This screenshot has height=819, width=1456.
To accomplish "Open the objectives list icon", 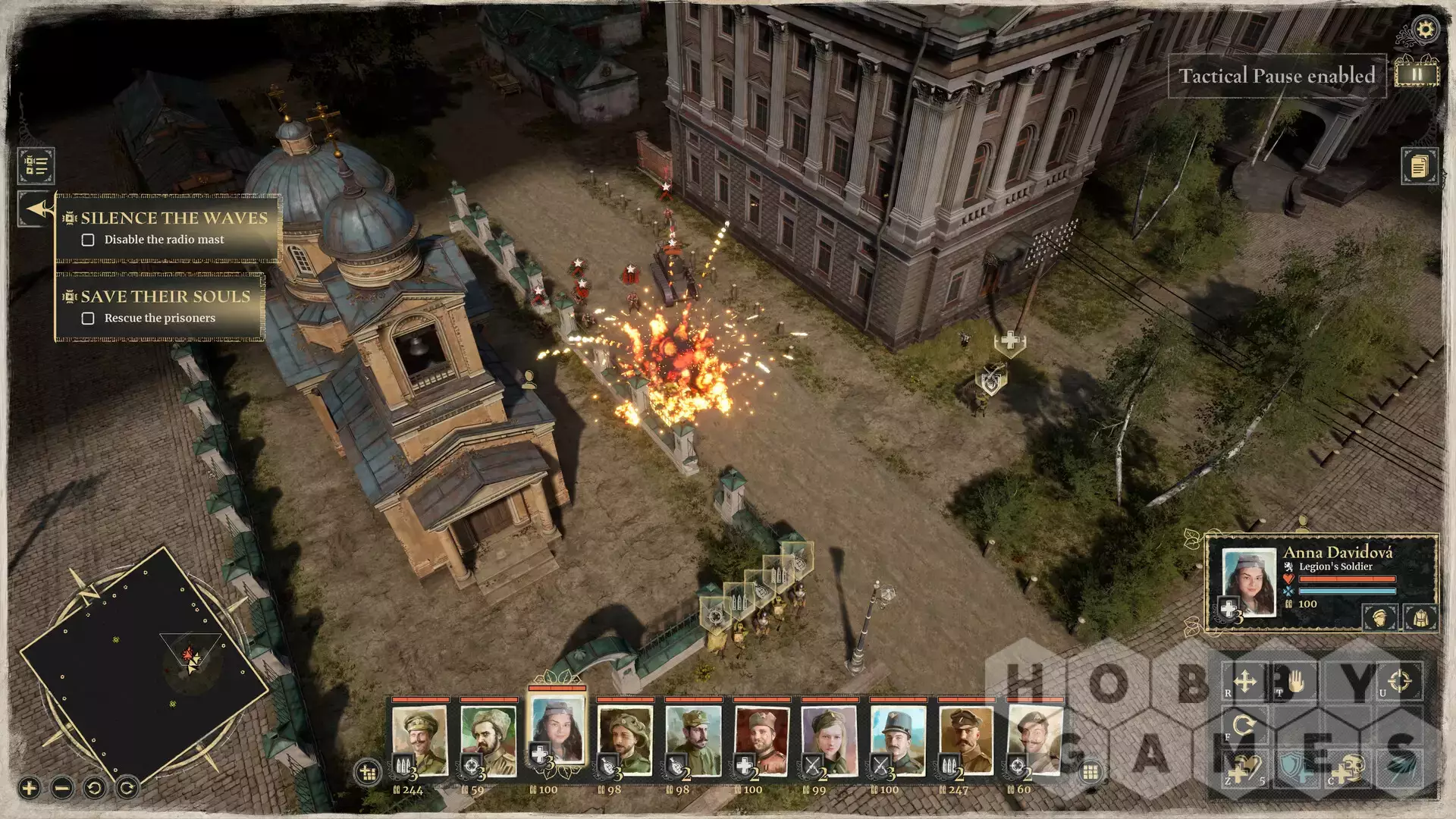I will (36, 165).
